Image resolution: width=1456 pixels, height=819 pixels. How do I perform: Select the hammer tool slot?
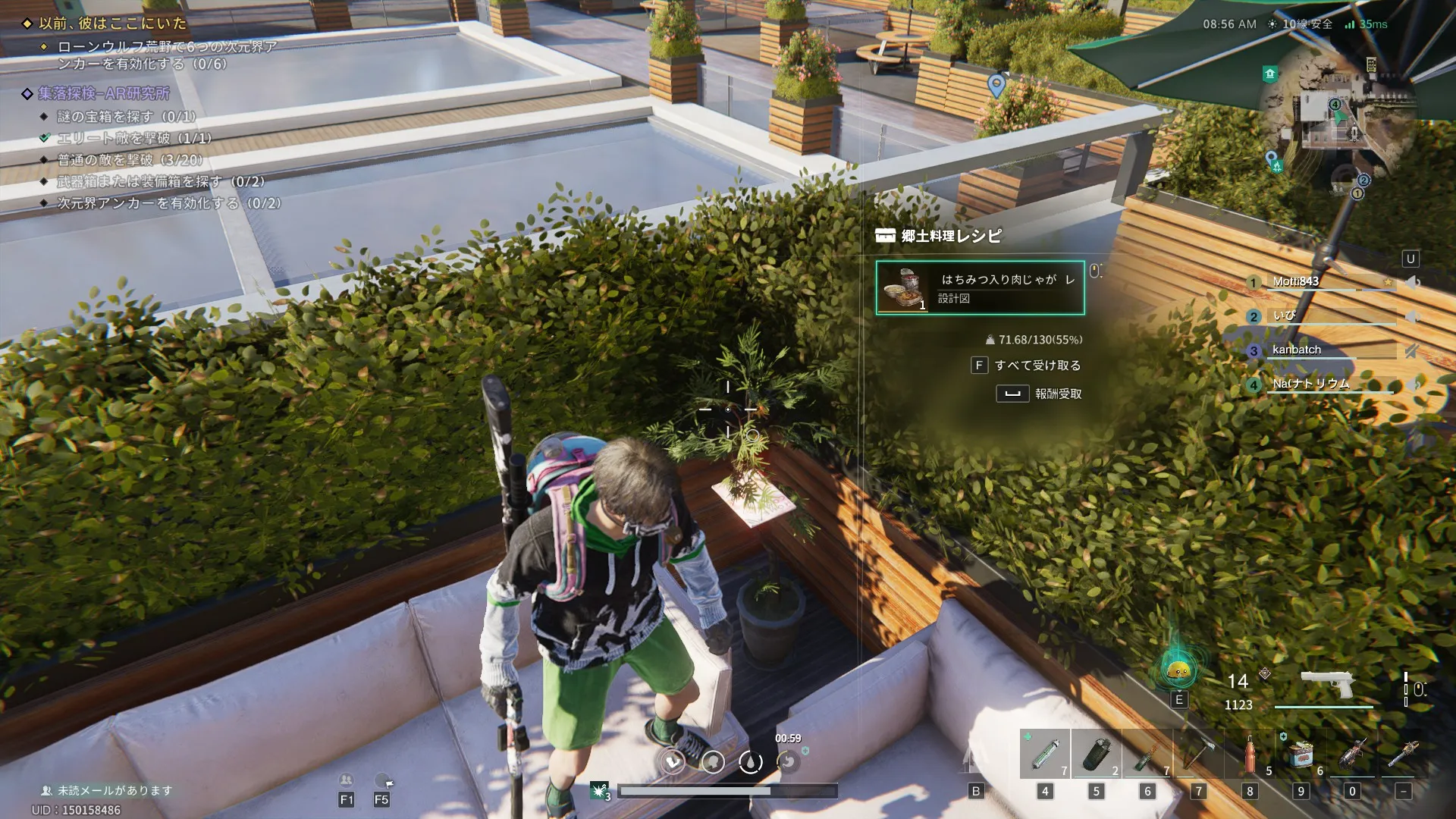[x=1198, y=754]
